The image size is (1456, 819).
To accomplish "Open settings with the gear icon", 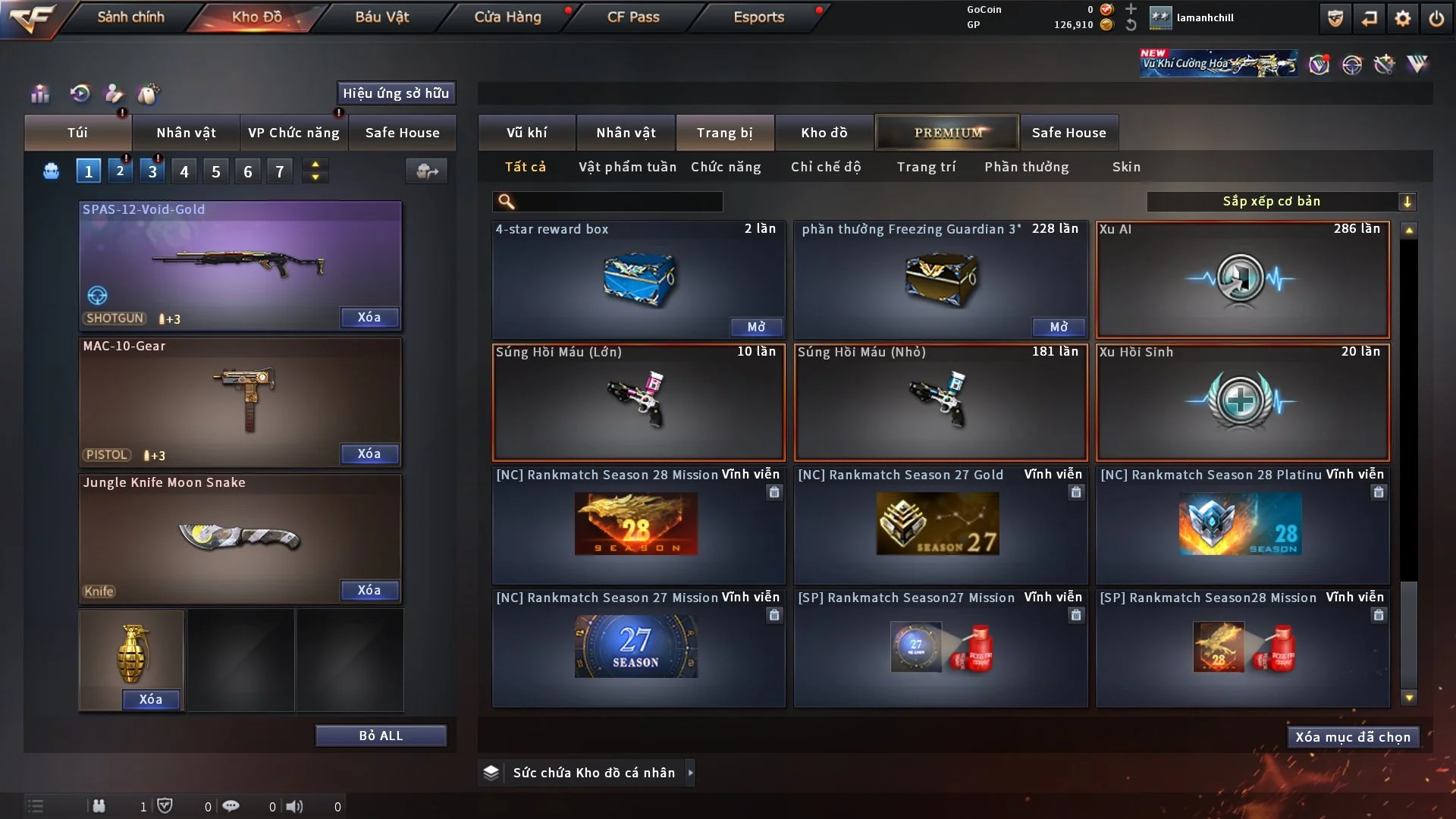I will pos(1402,18).
